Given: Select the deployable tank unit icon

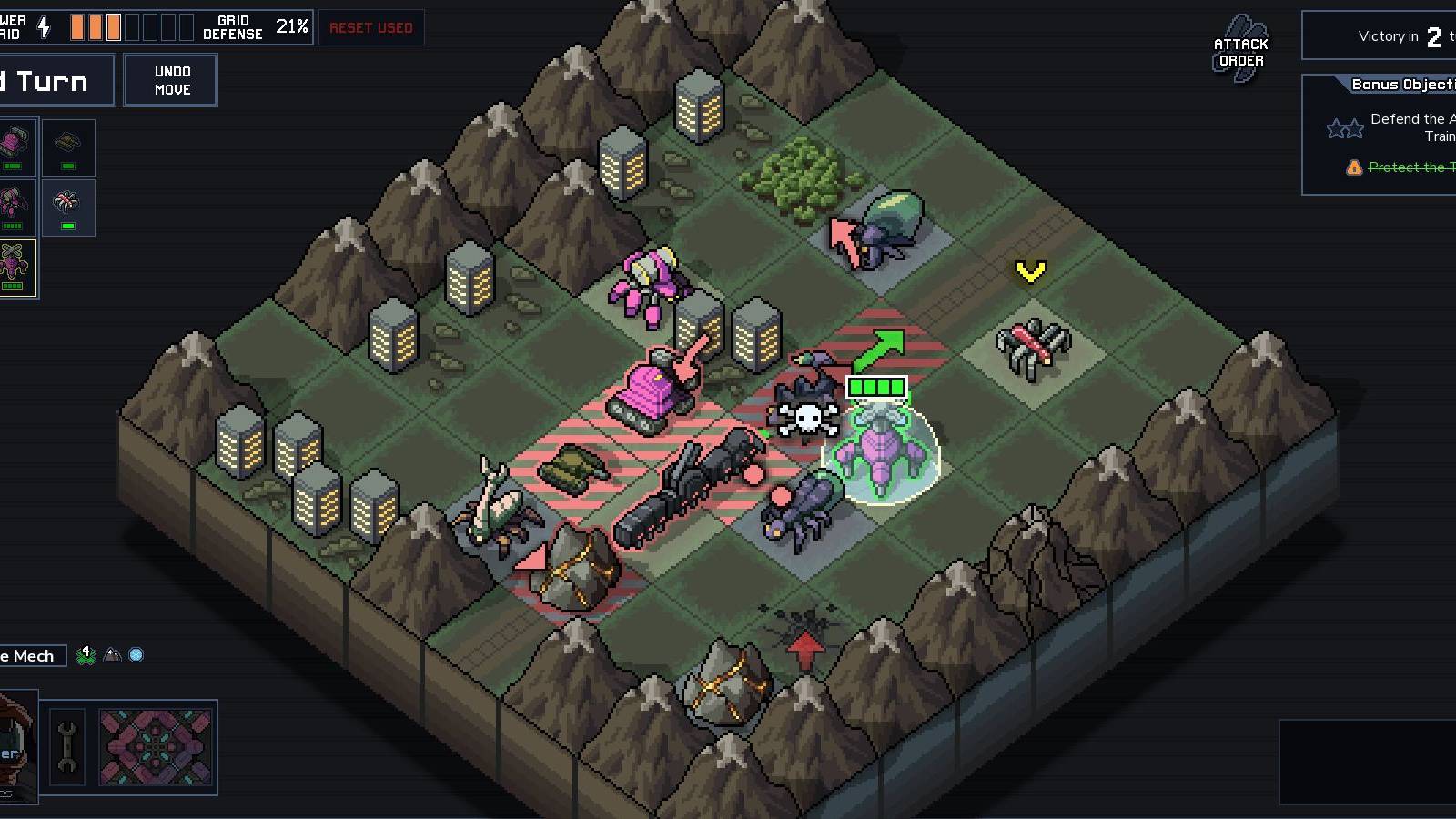Looking at the screenshot, I should coord(67,143).
